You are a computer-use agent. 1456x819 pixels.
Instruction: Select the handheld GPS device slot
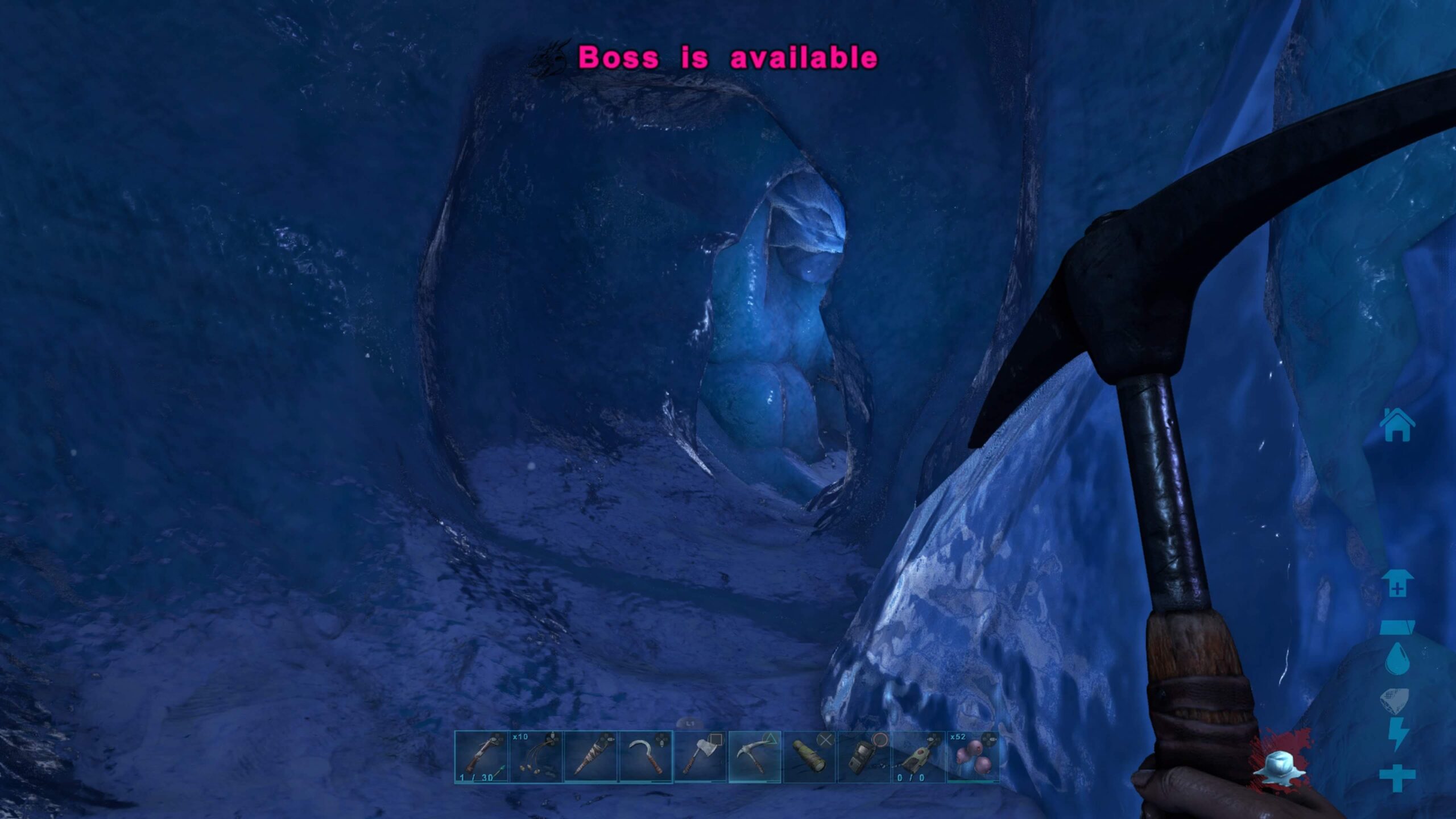tap(864, 757)
